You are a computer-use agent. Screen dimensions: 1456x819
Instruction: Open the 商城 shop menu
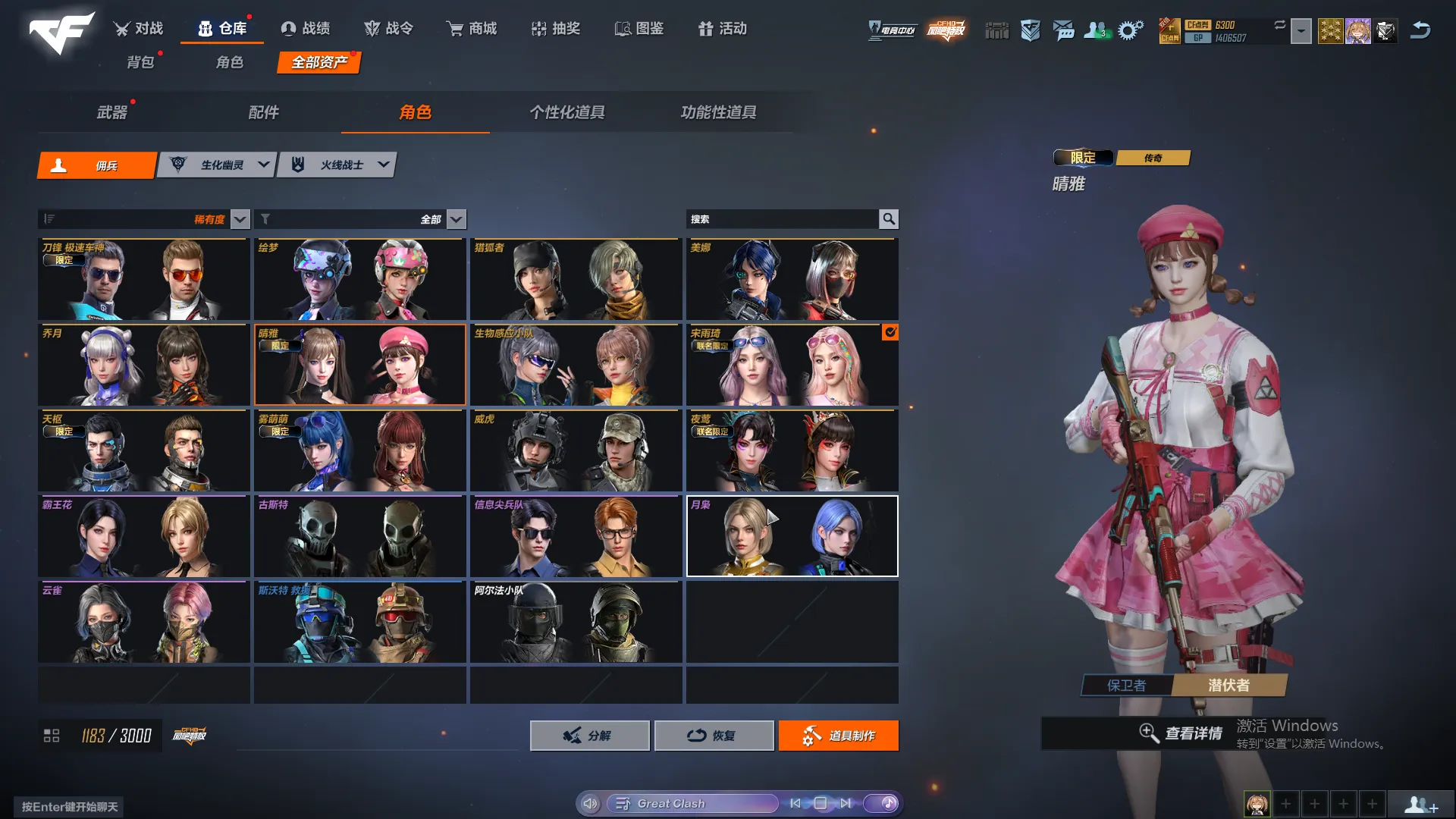pyautogui.click(x=472, y=29)
